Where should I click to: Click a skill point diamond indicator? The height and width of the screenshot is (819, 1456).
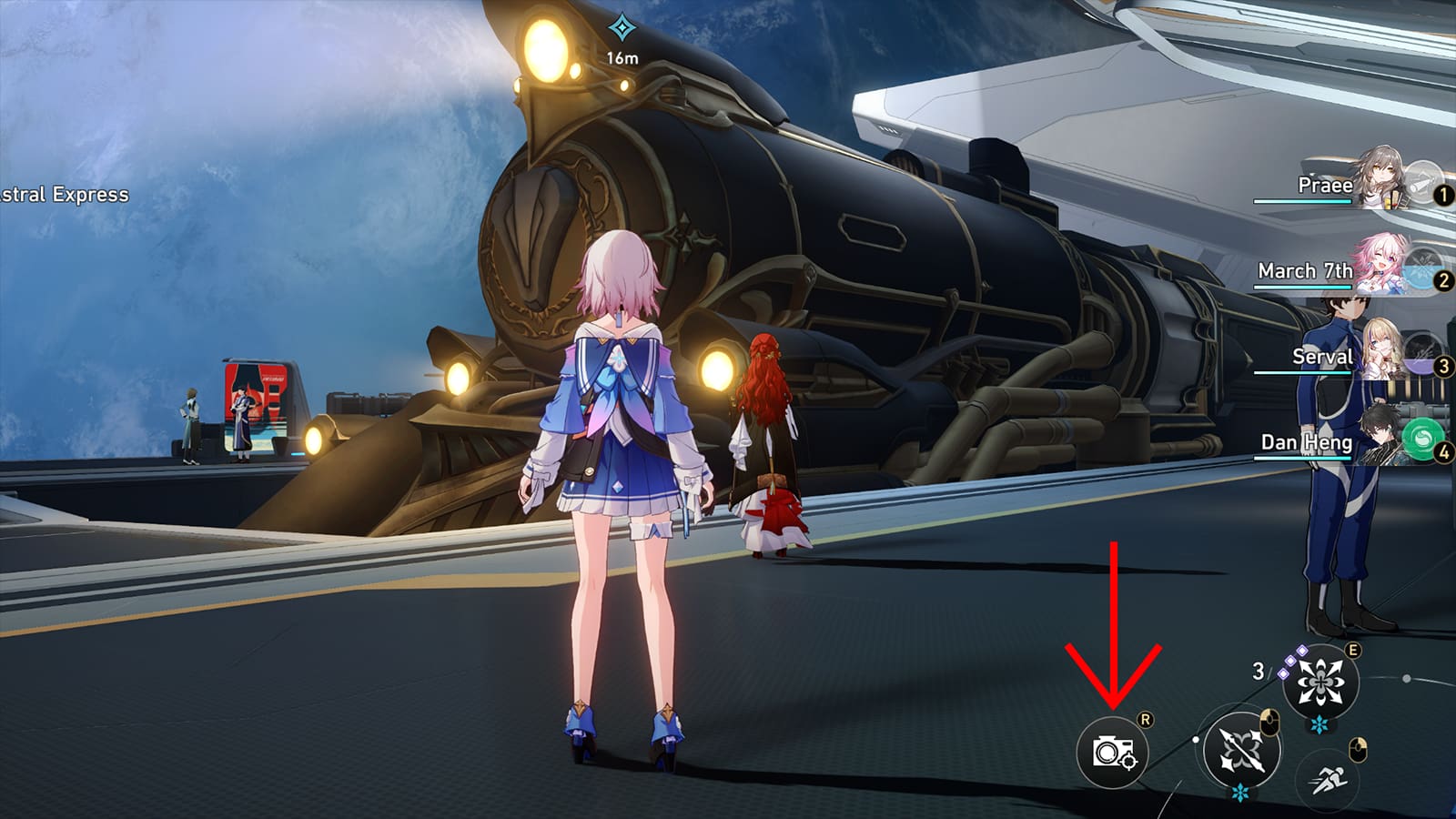click(1292, 661)
